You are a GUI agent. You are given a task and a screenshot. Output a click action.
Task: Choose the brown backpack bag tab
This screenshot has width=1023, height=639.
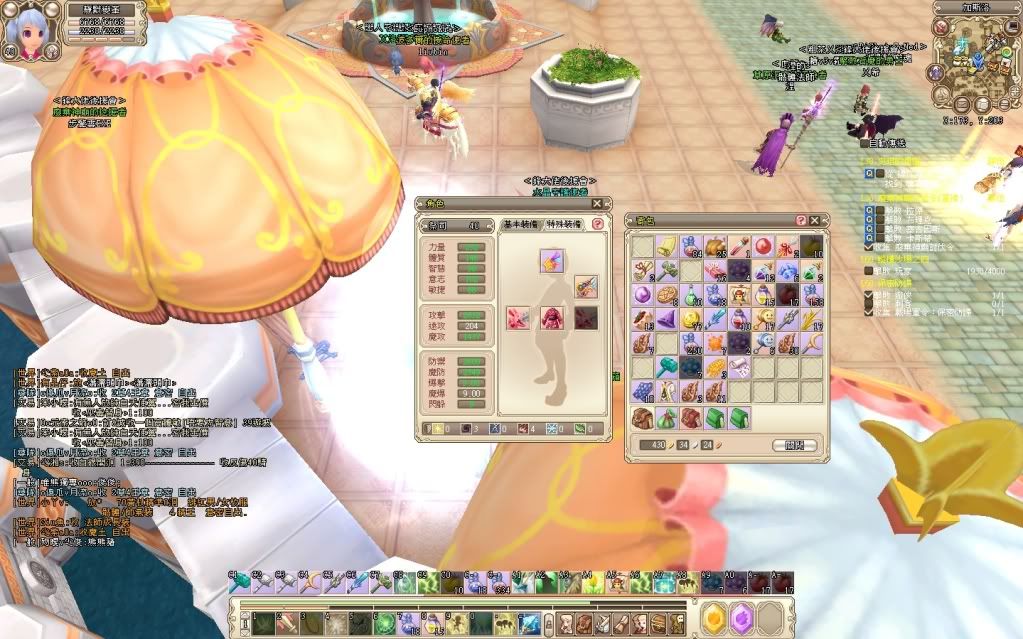pos(642,416)
